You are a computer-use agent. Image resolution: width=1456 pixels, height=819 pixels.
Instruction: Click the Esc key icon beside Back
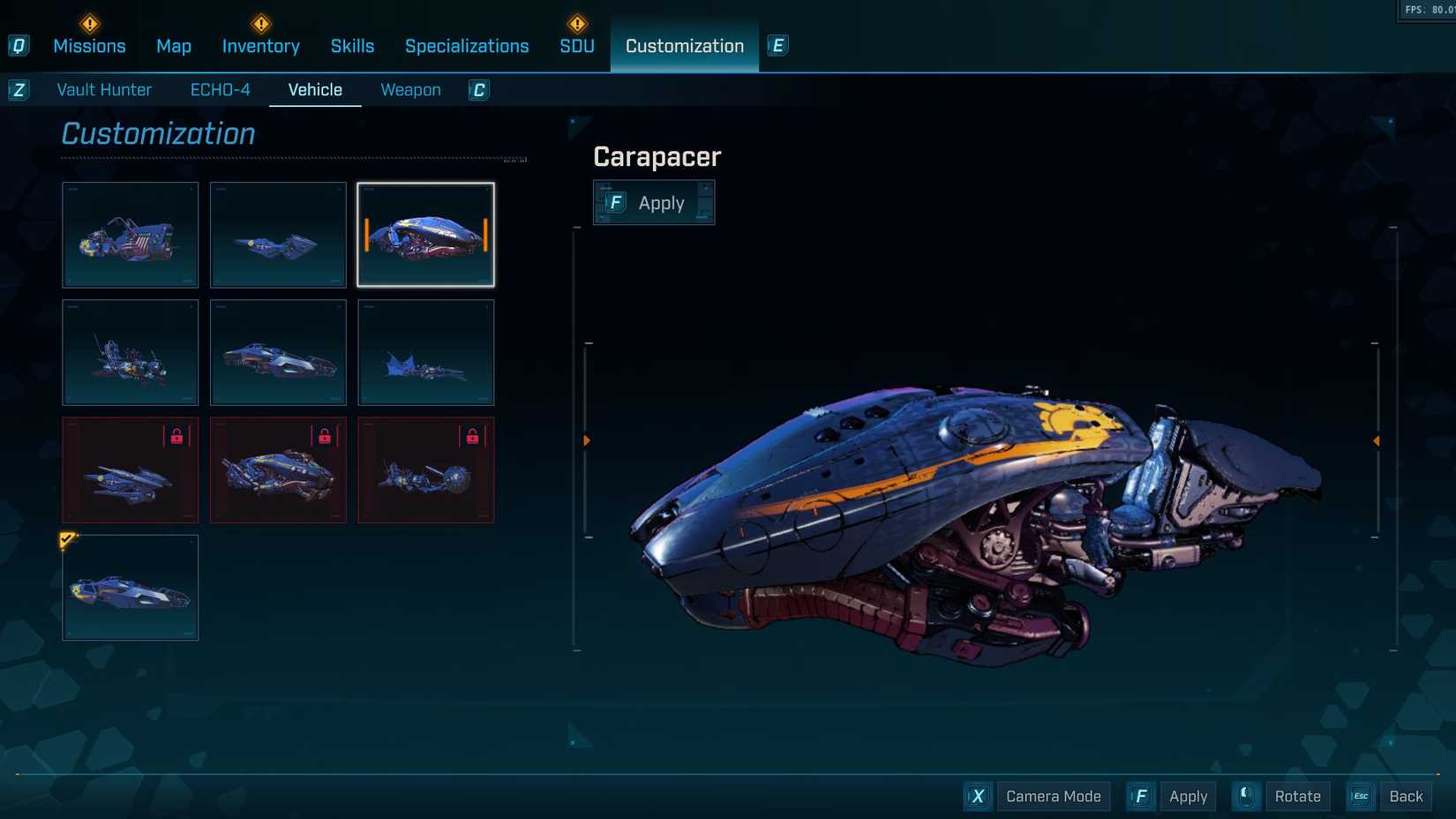[x=1360, y=796]
